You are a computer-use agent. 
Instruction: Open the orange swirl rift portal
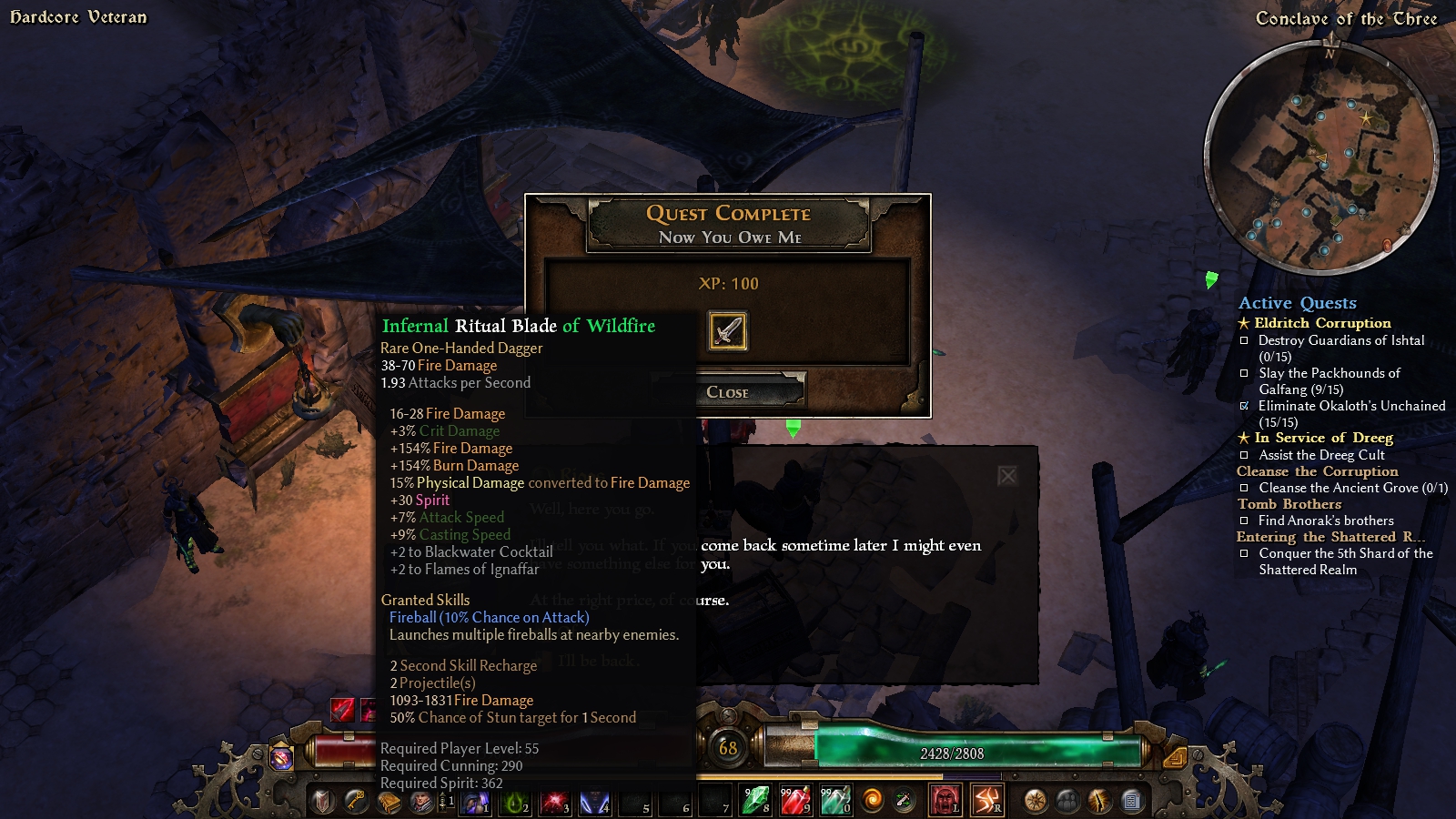[x=872, y=801]
